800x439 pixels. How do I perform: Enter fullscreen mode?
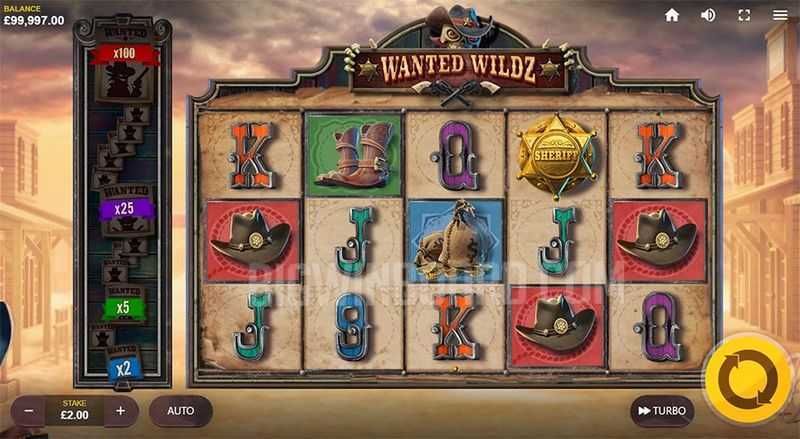[744, 15]
